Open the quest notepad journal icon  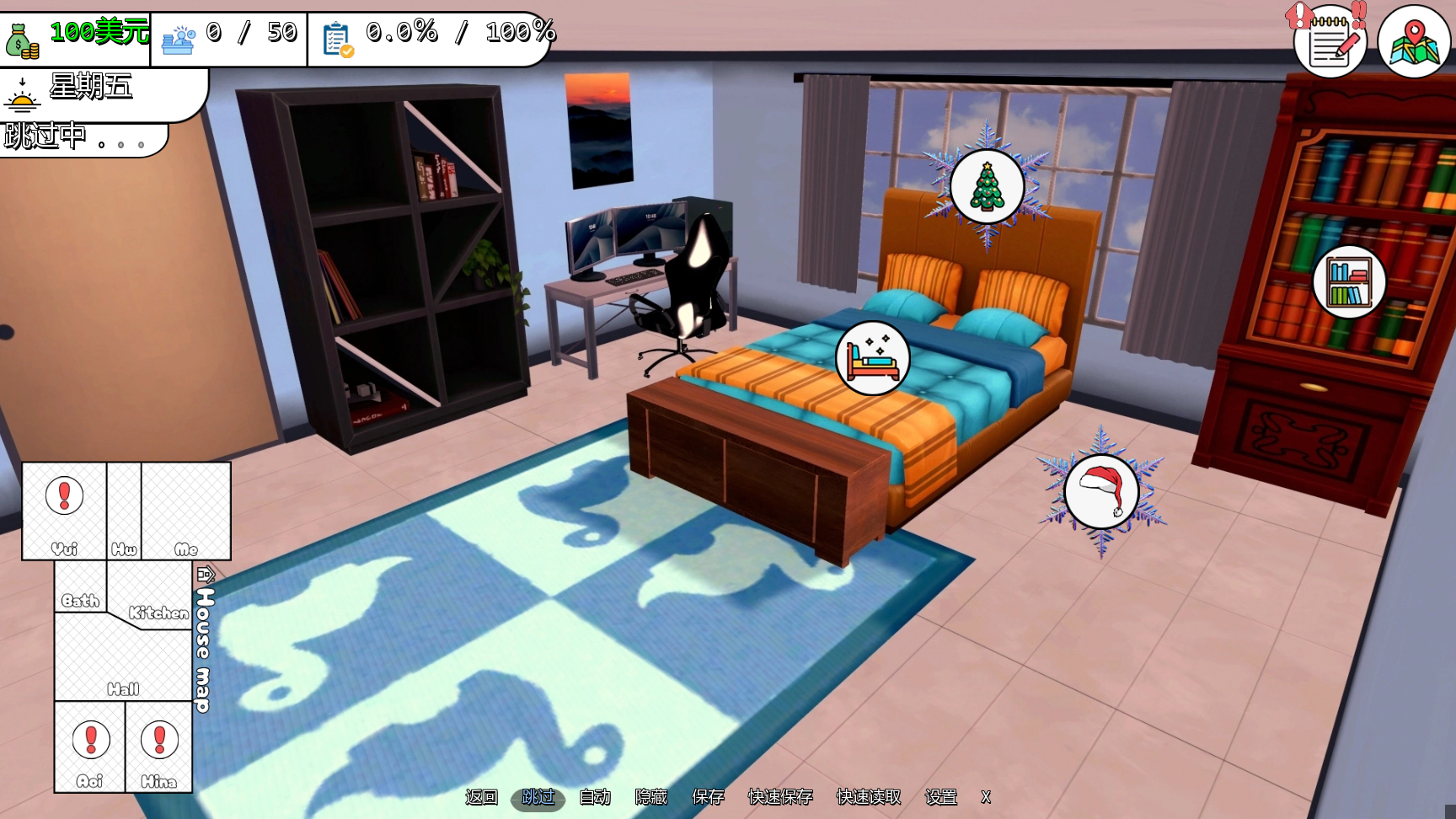[1330, 42]
